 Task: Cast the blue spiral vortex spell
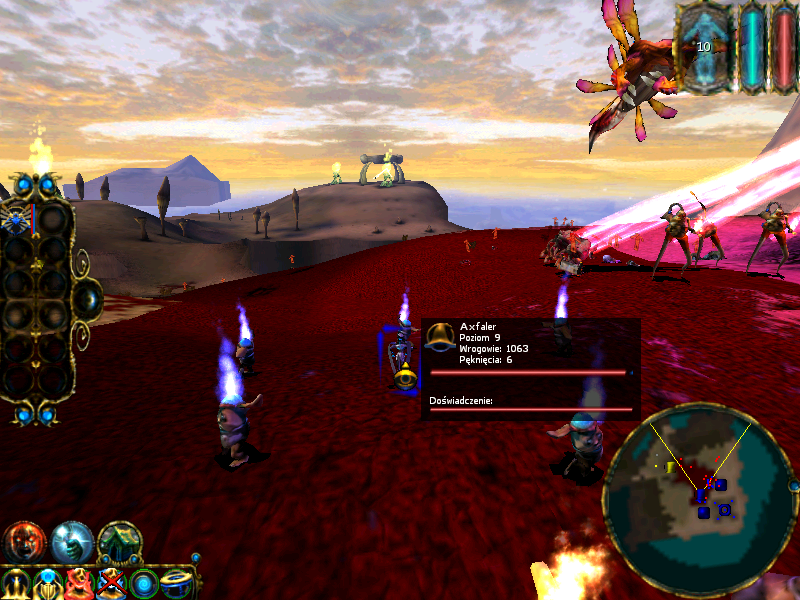click(x=145, y=583)
